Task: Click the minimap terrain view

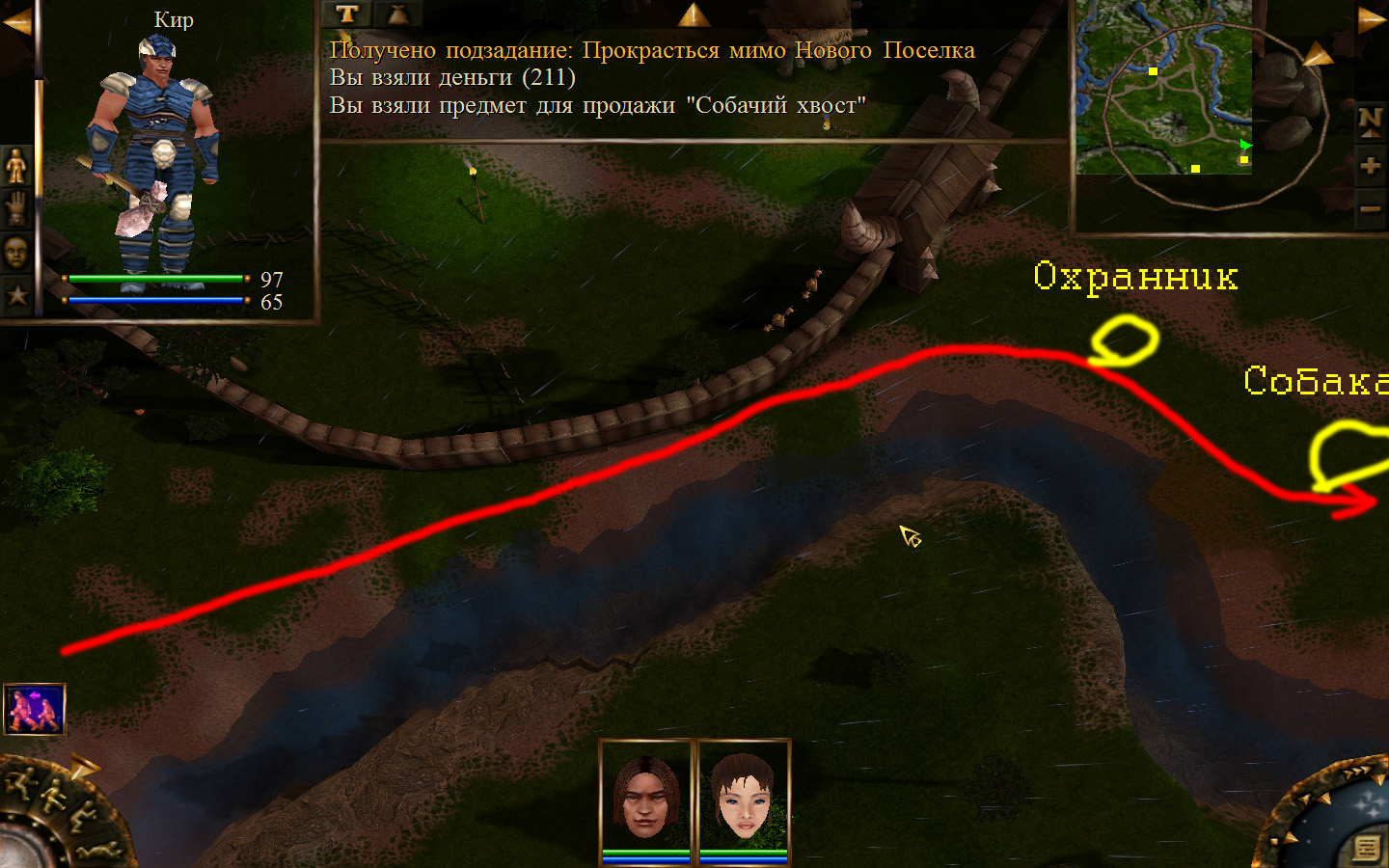Action: 1163,87
